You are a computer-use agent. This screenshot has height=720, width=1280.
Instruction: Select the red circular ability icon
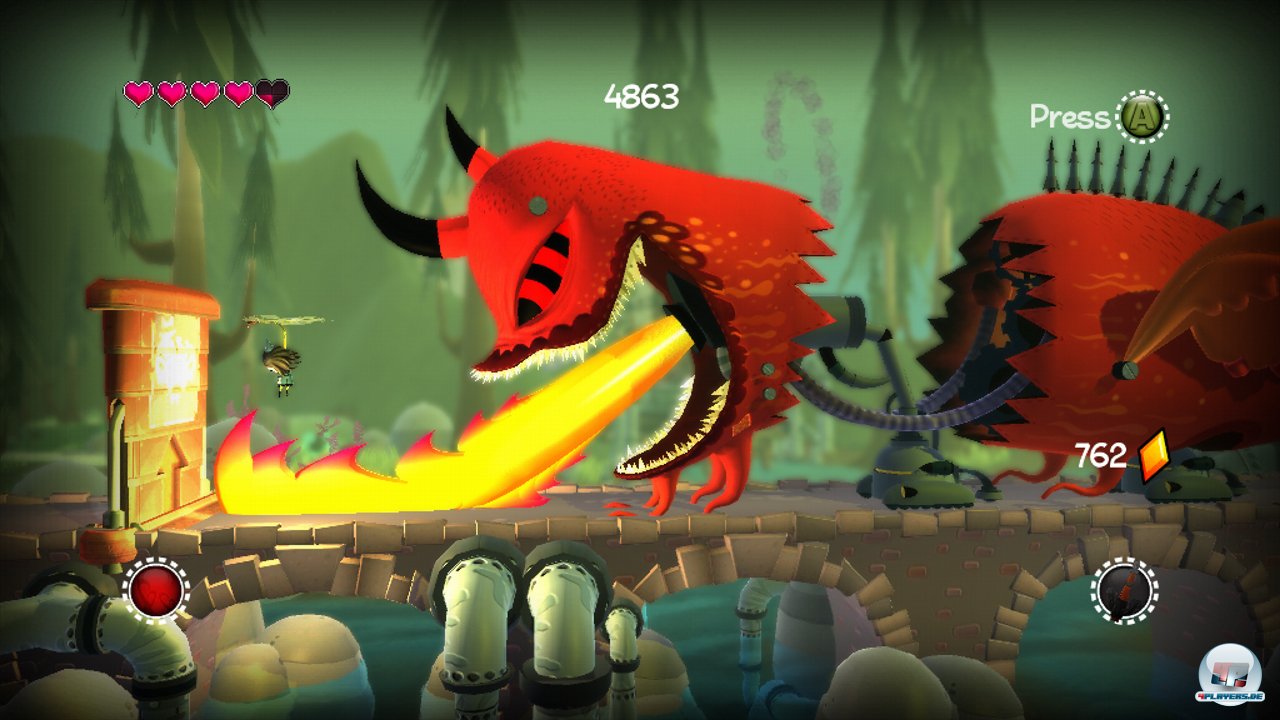point(157,590)
